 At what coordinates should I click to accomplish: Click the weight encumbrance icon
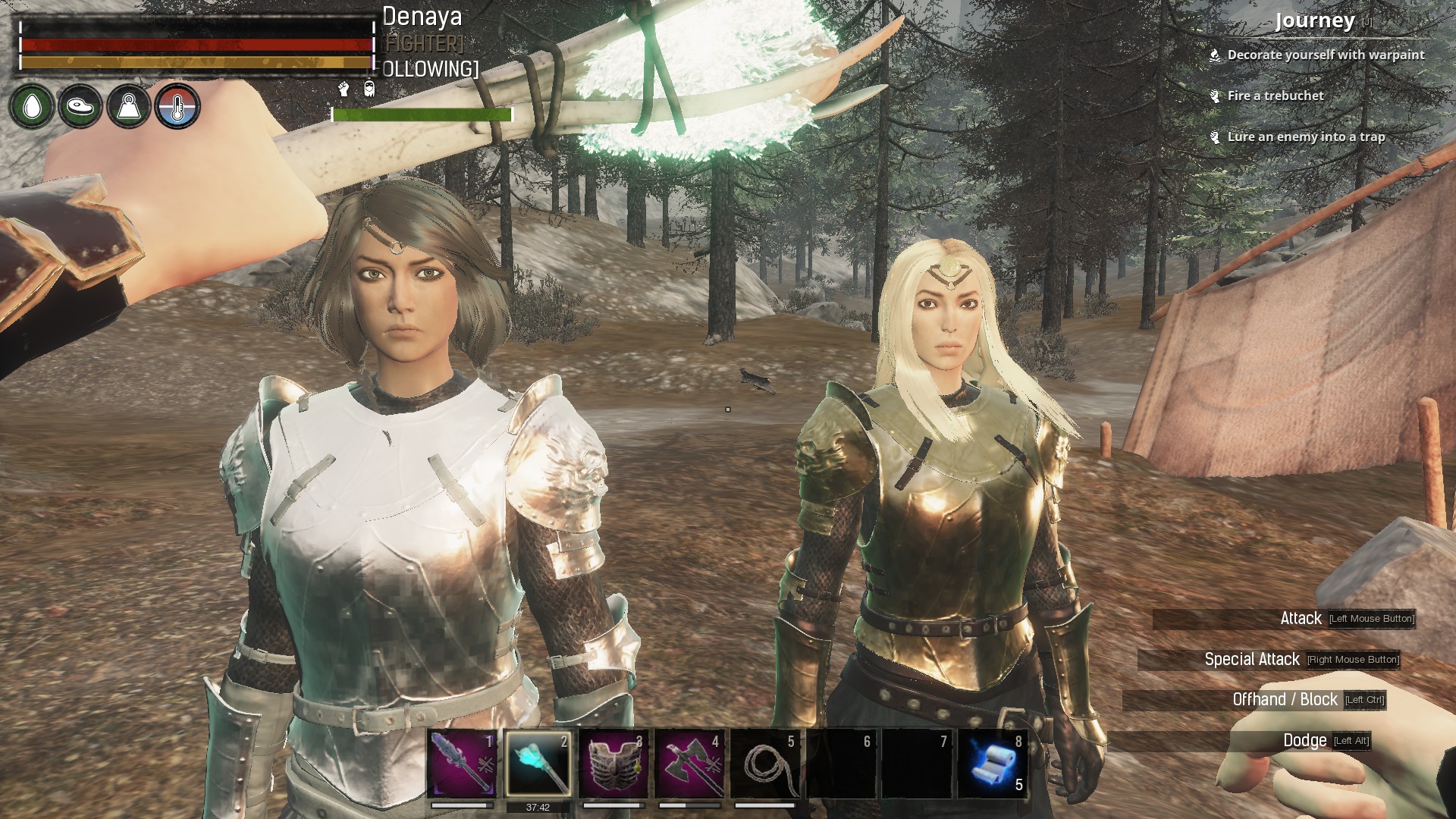tap(129, 106)
